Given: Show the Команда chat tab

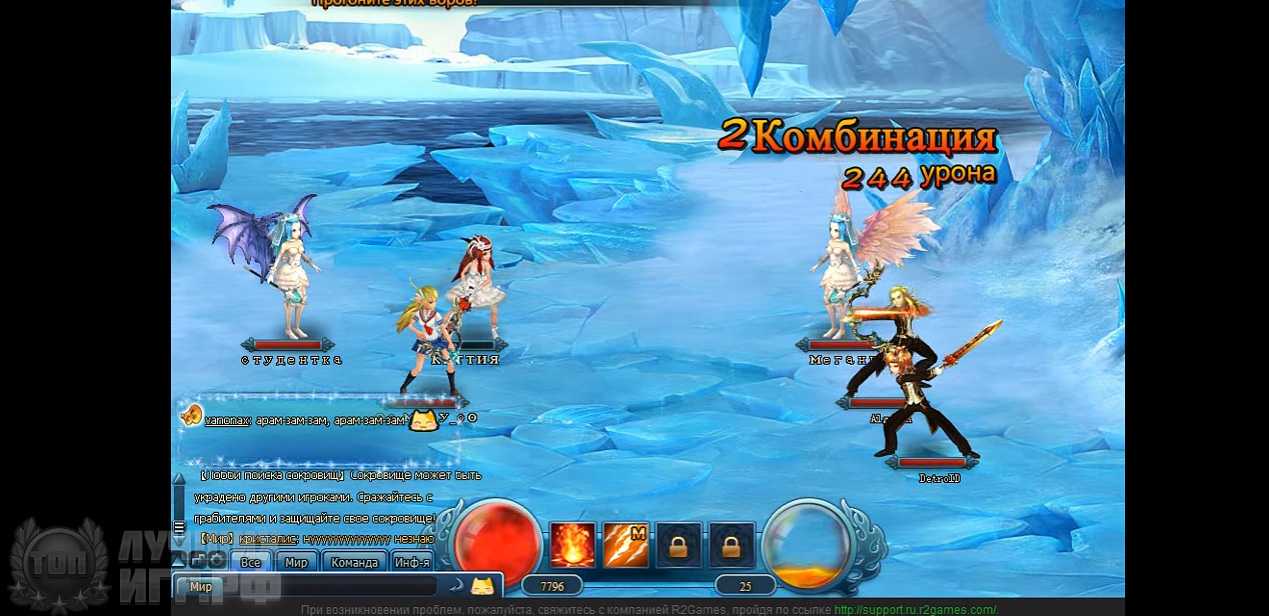Looking at the screenshot, I should 354,562.
